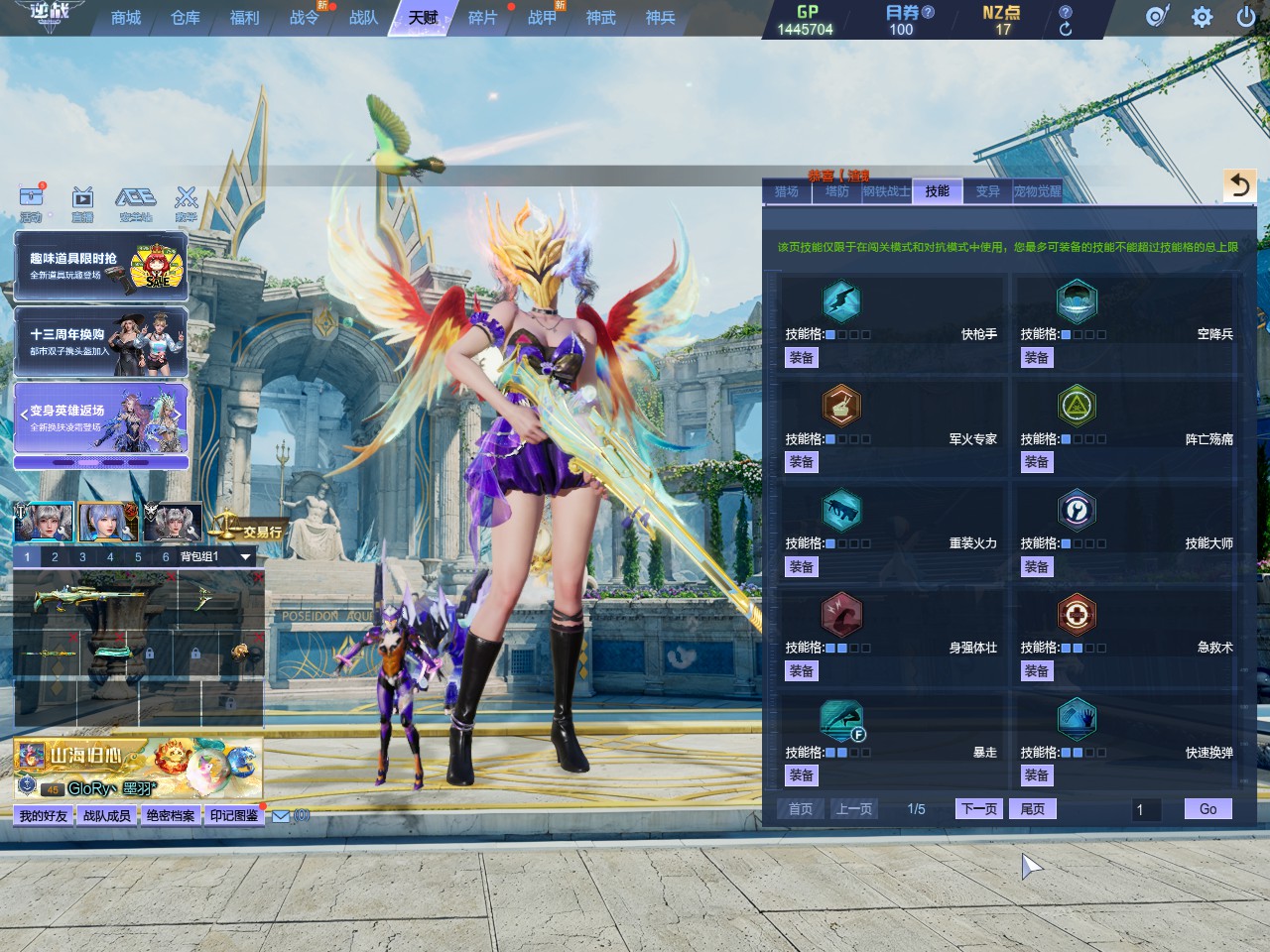Open the 战队 team menu
This screenshot has width=1270, height=952.
click(x=363, y=18)
